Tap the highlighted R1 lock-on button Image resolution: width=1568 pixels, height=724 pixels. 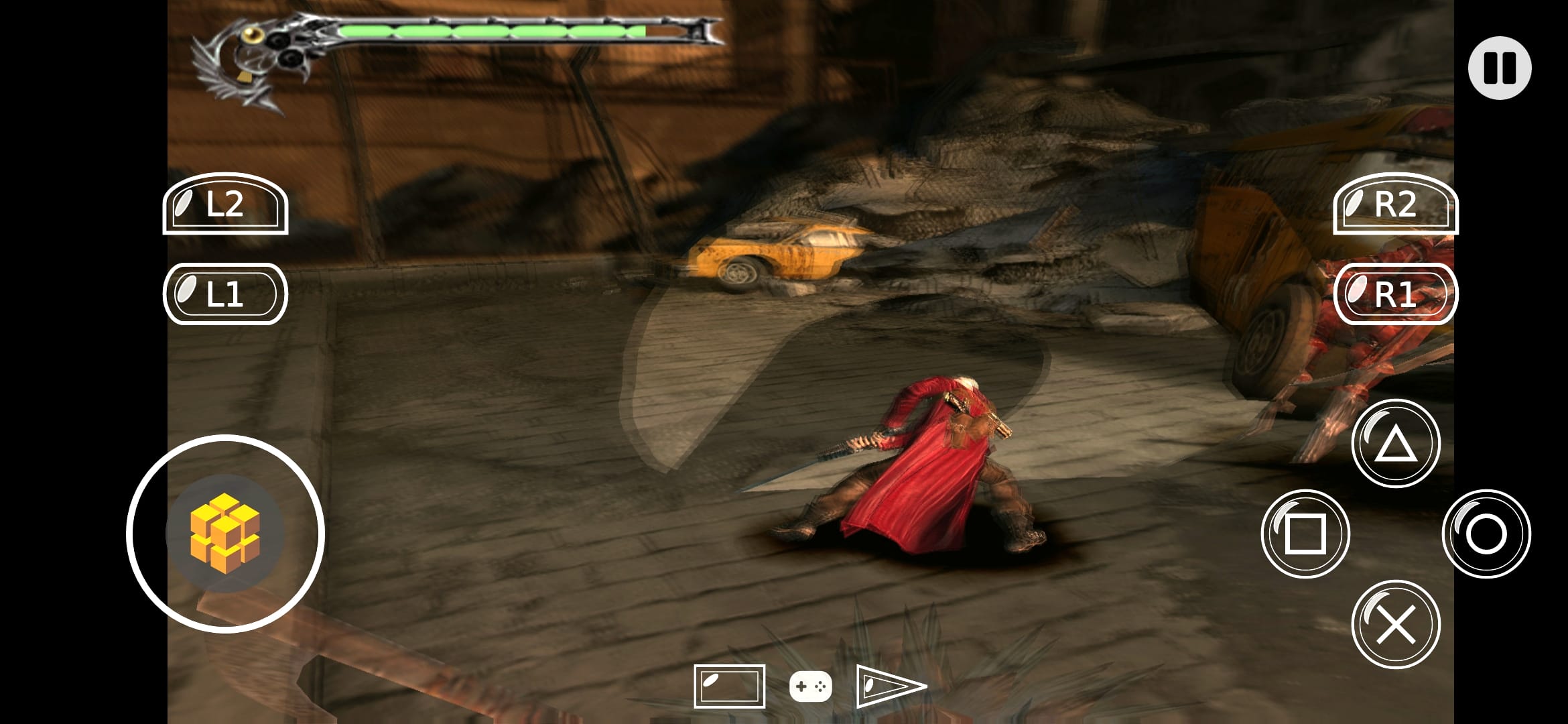point(1396,293)
